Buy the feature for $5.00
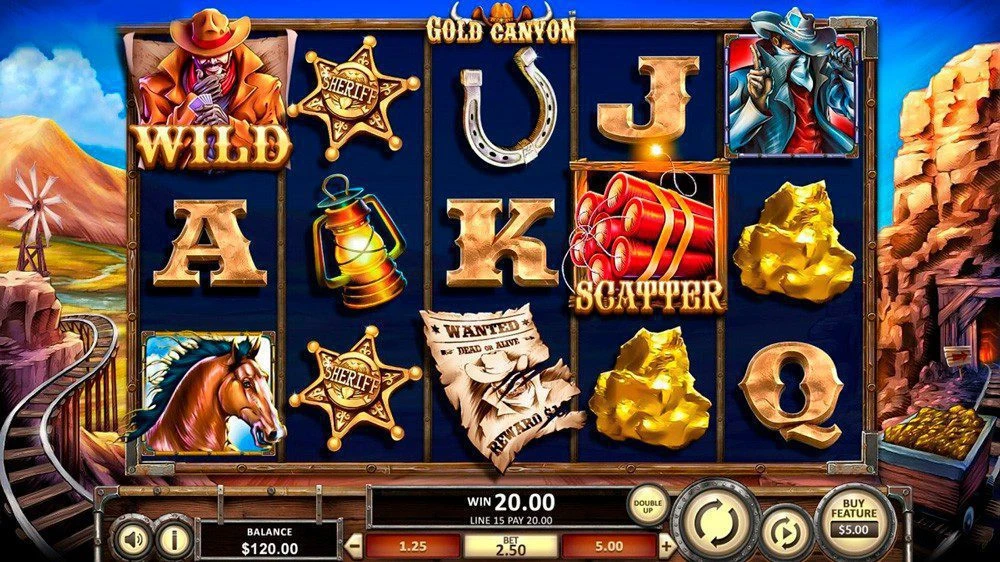The height and width of the screenshot is (562, 1000). click(854, 520)
